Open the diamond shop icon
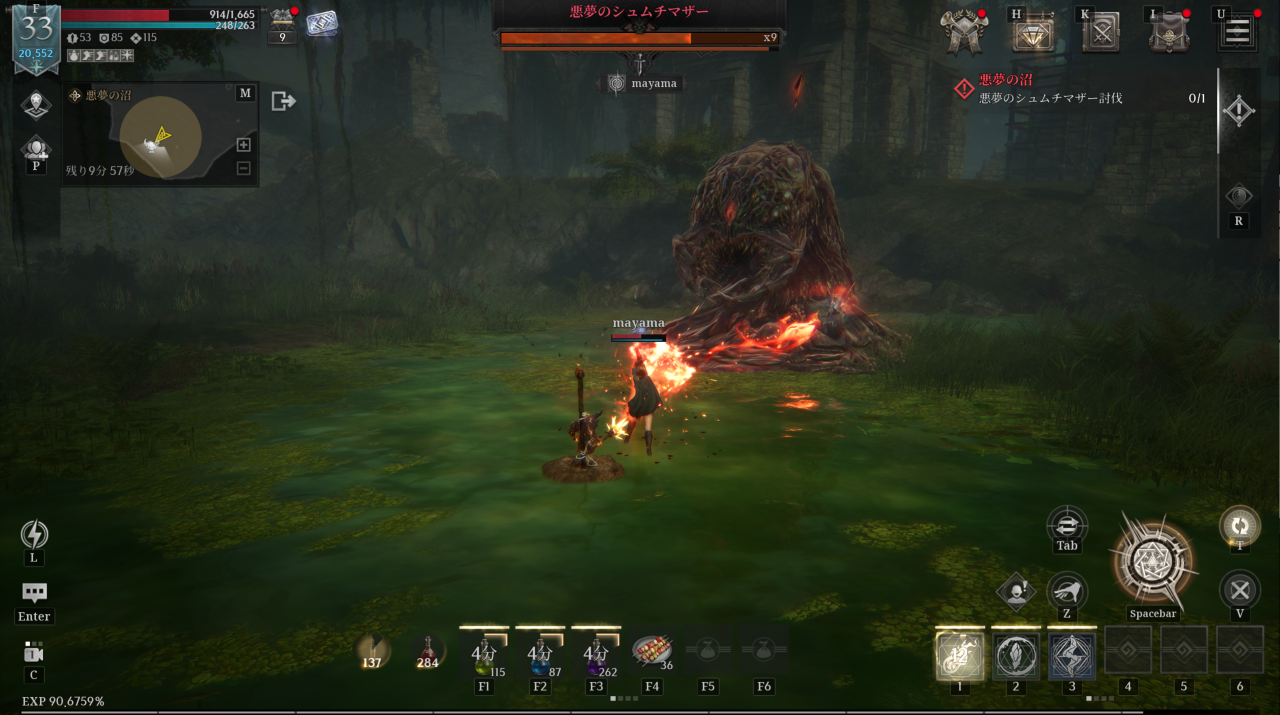 (1033, 33)
